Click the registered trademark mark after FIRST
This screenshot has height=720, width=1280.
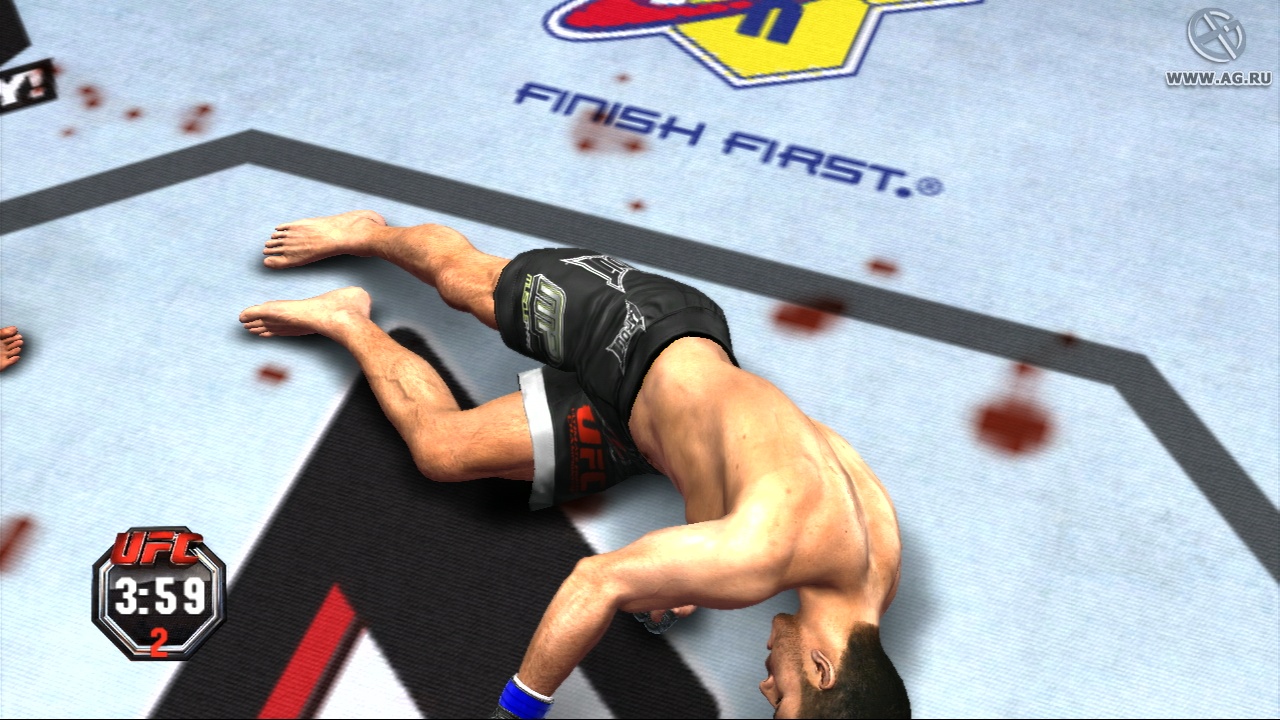(931, 184)
